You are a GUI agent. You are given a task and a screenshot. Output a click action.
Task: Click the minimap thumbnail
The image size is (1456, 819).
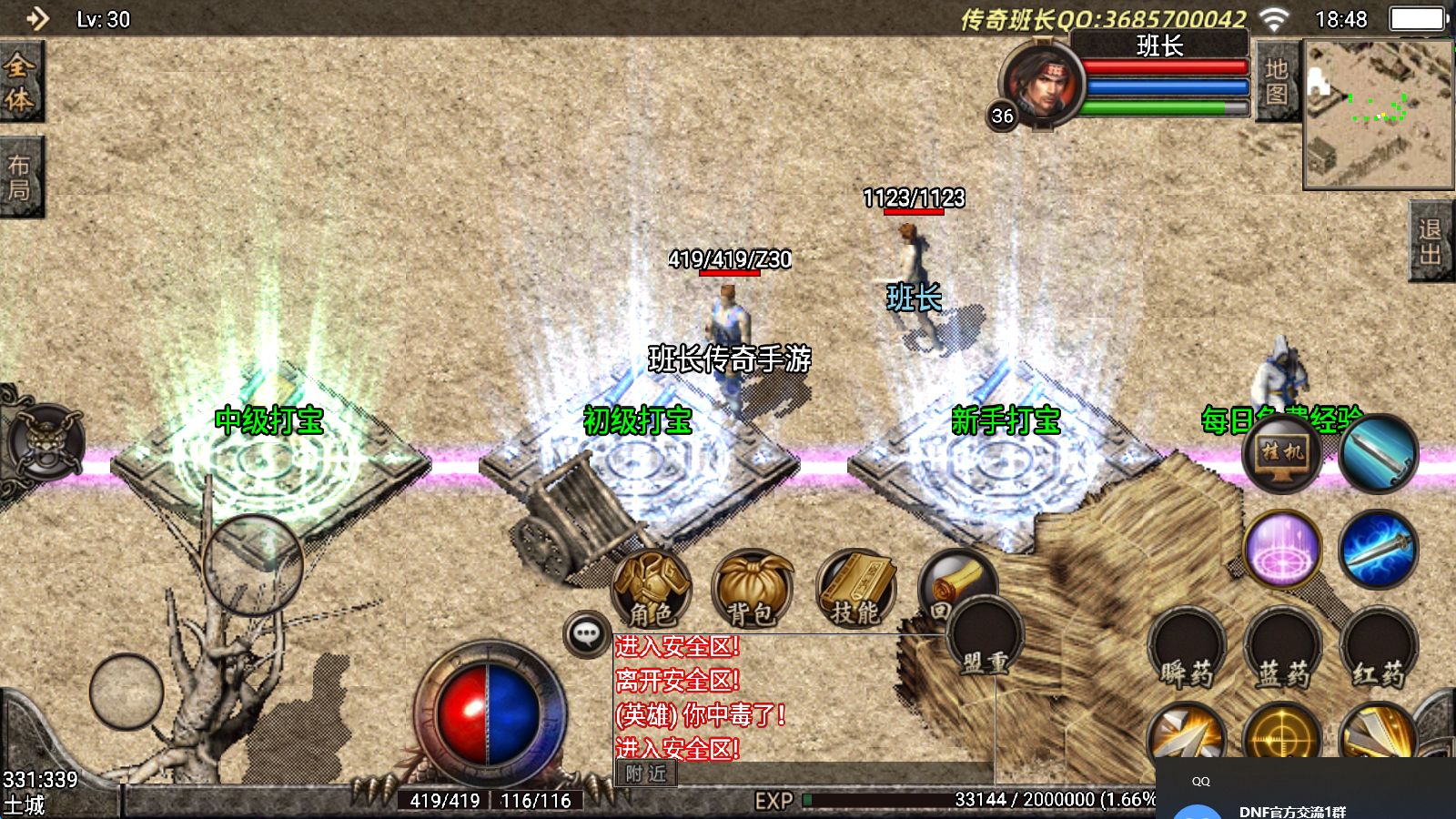point(1378,114)
